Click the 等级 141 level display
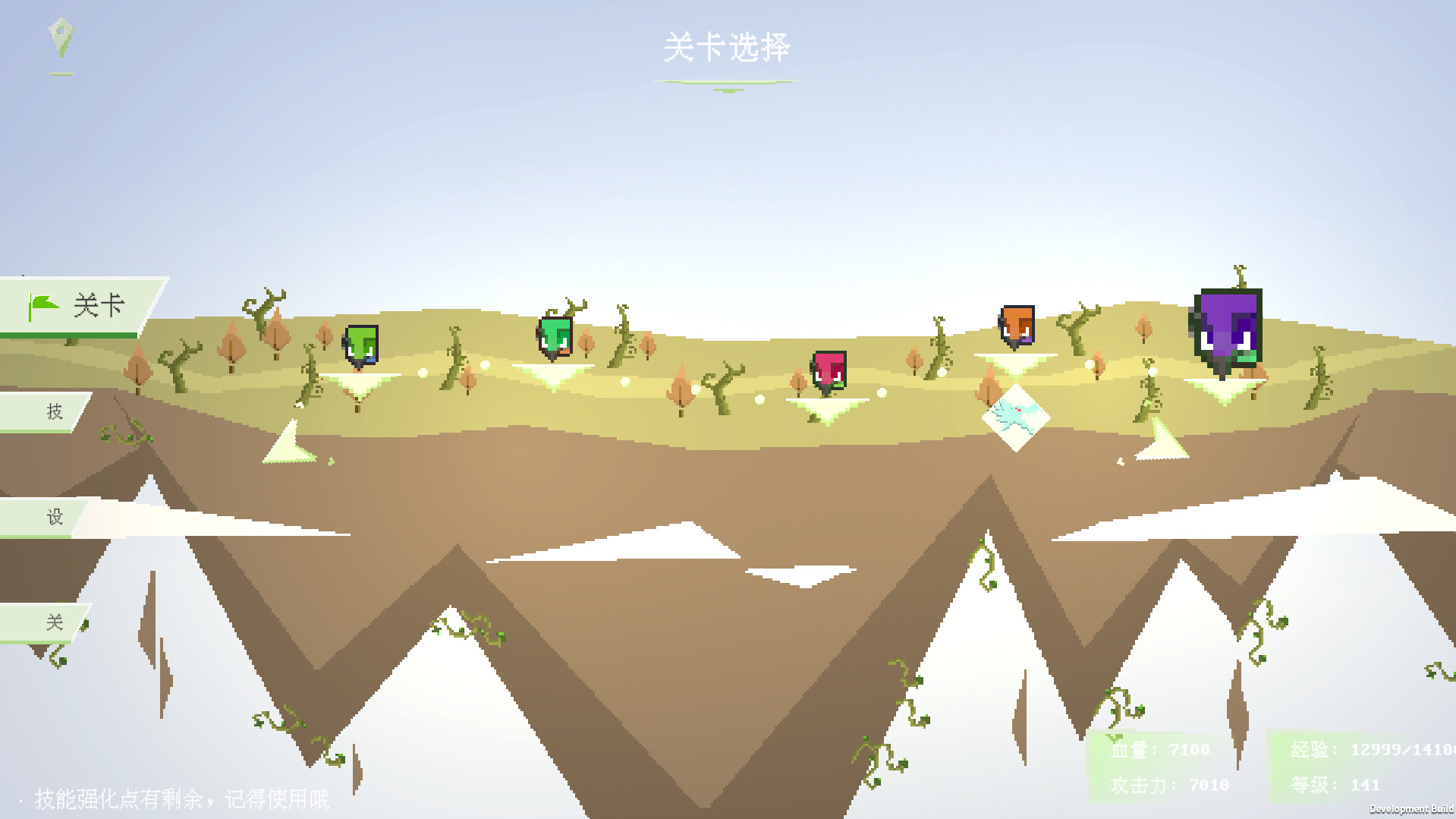The height and width of the screenshot is (819, 1456). click(1334, 784)
